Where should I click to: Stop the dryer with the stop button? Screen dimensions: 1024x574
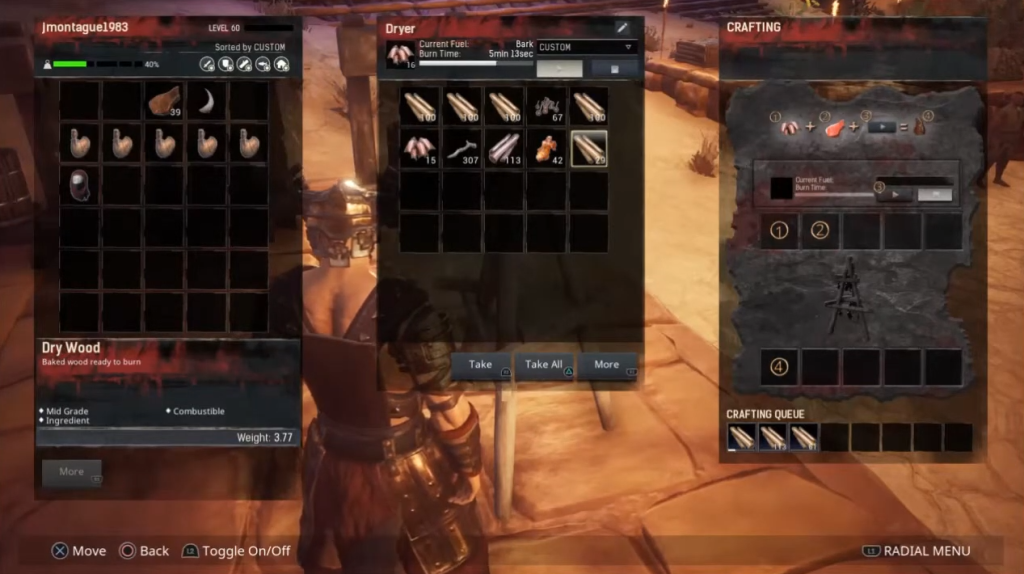(x=614, y=68)
